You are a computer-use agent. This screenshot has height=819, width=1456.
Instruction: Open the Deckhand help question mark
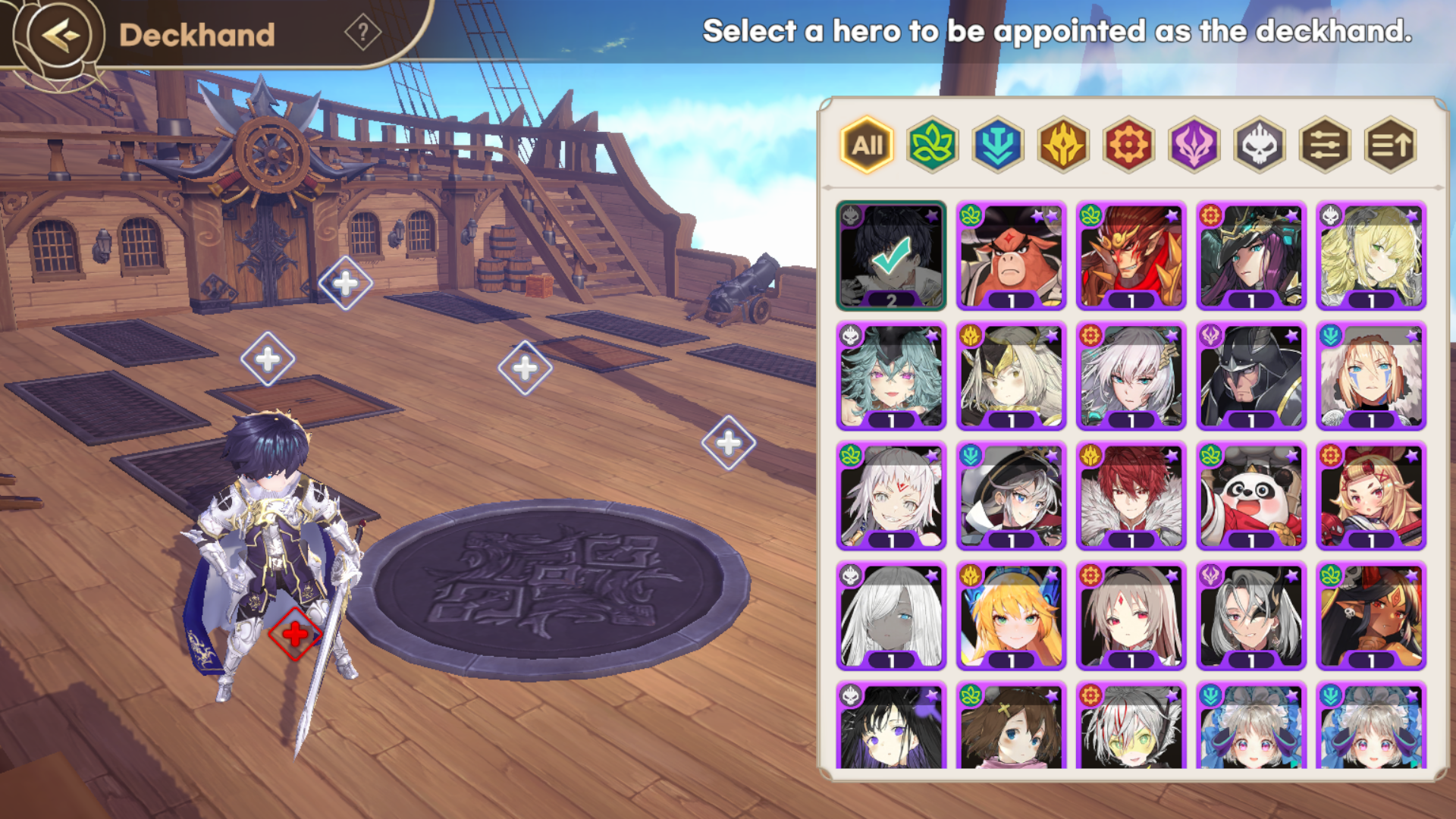(x=362, y=33)
